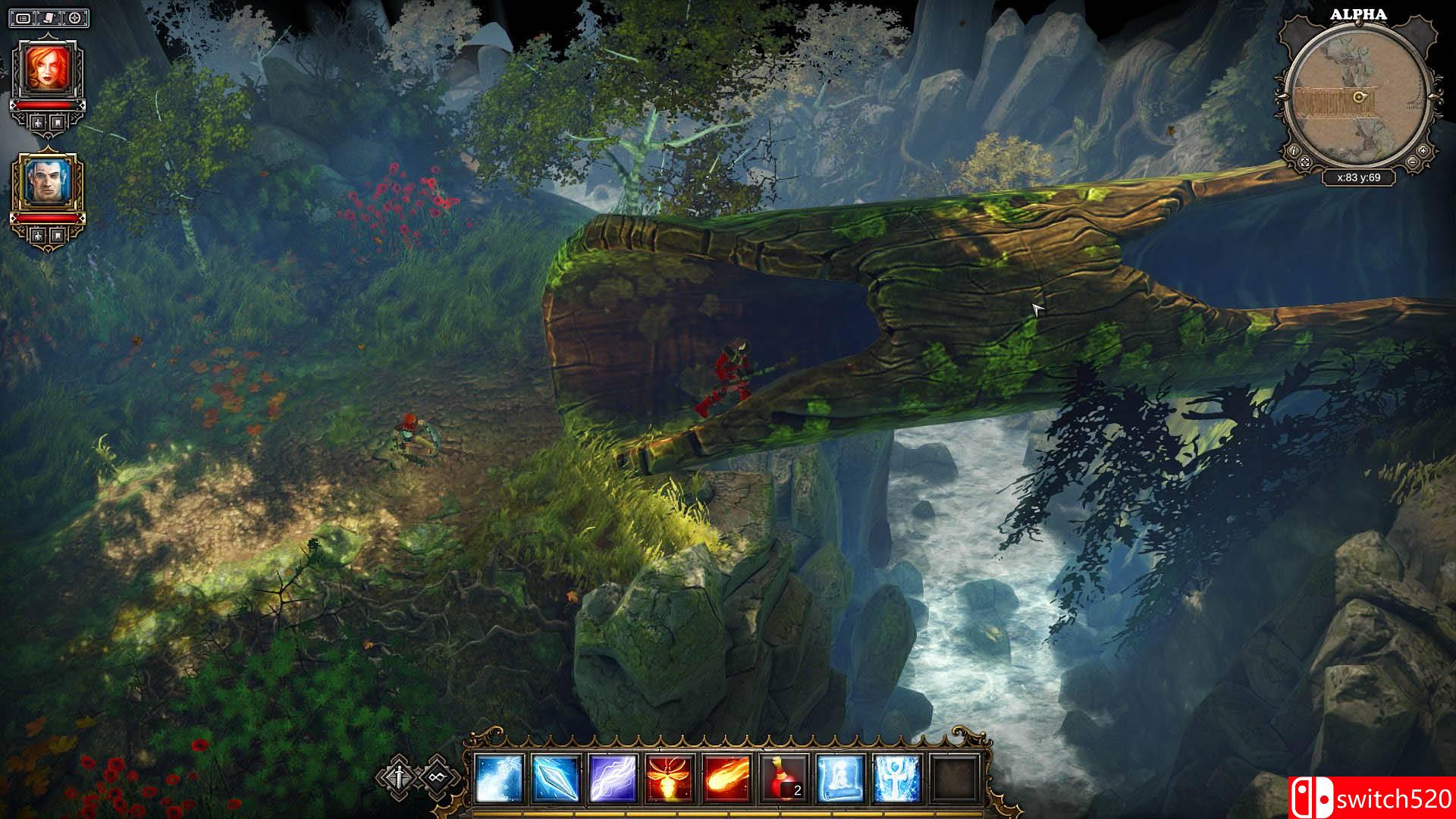Click the right arrow on the minimap frame

(1434, 97)
